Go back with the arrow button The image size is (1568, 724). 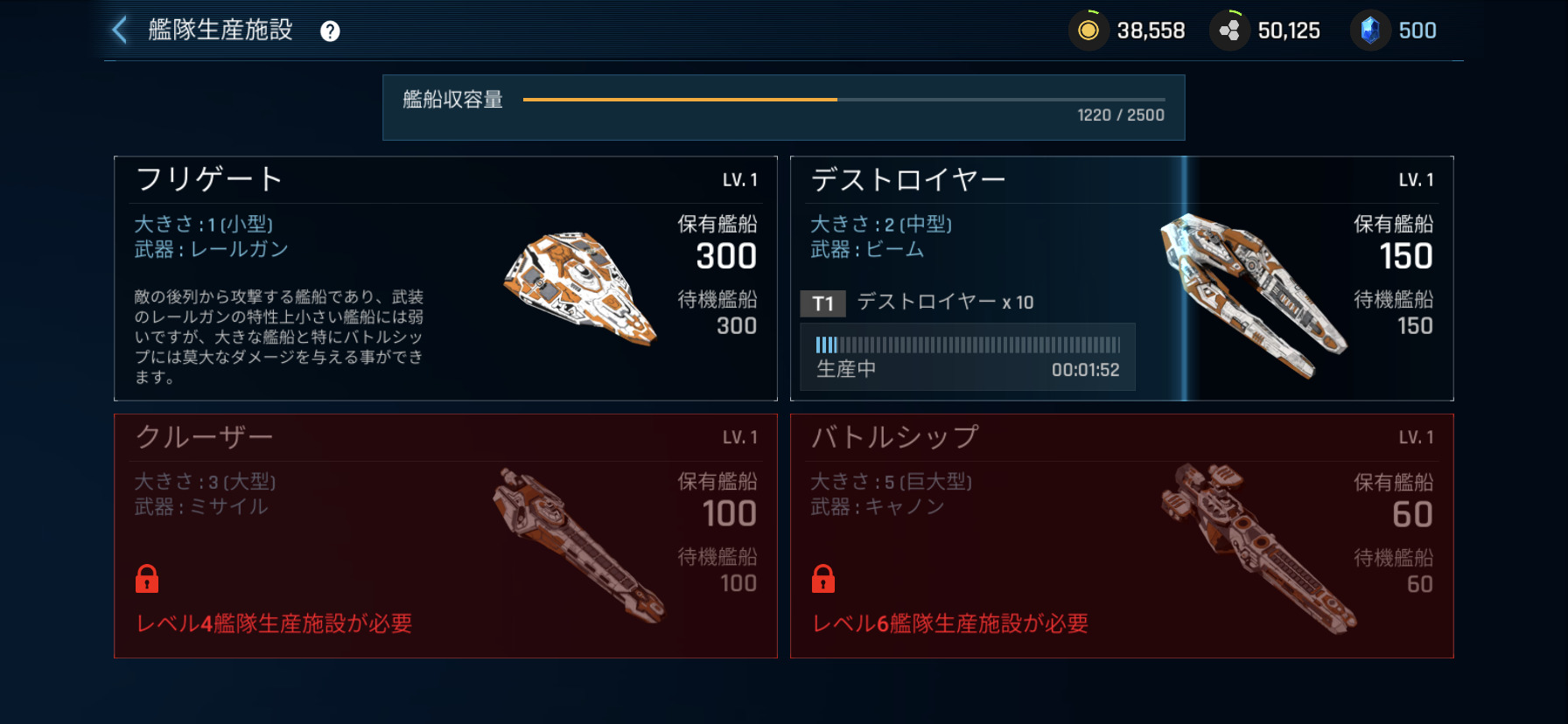tap(121, 30)
